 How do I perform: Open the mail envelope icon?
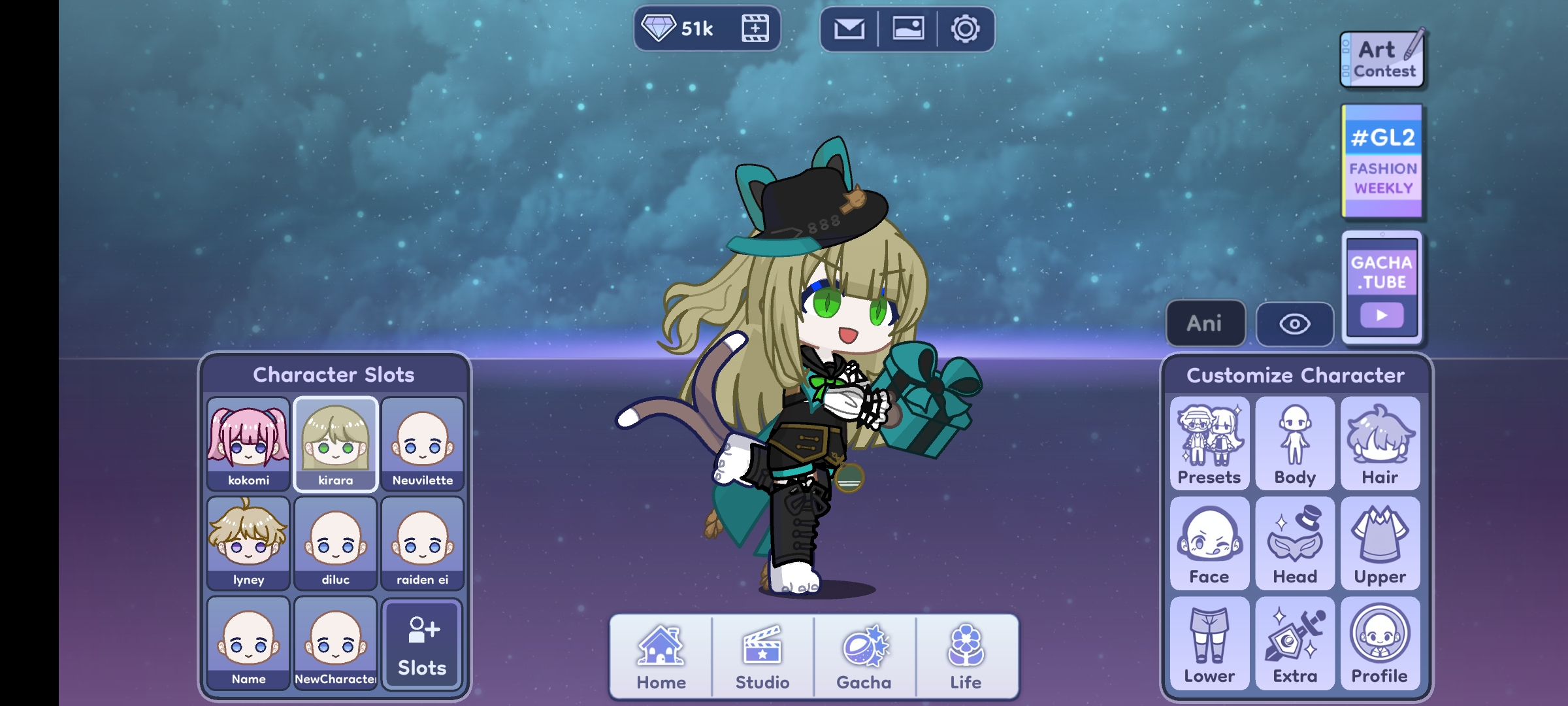pos(851,28)
